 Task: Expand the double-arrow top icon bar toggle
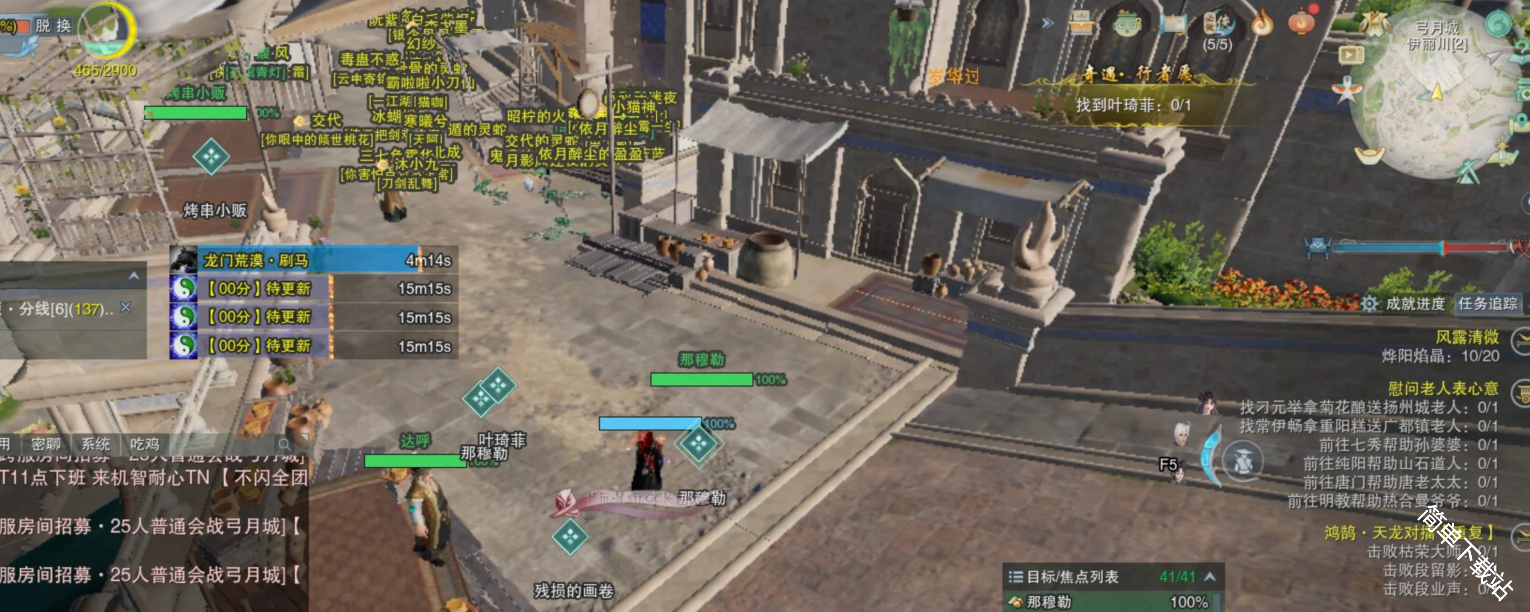1048,23
